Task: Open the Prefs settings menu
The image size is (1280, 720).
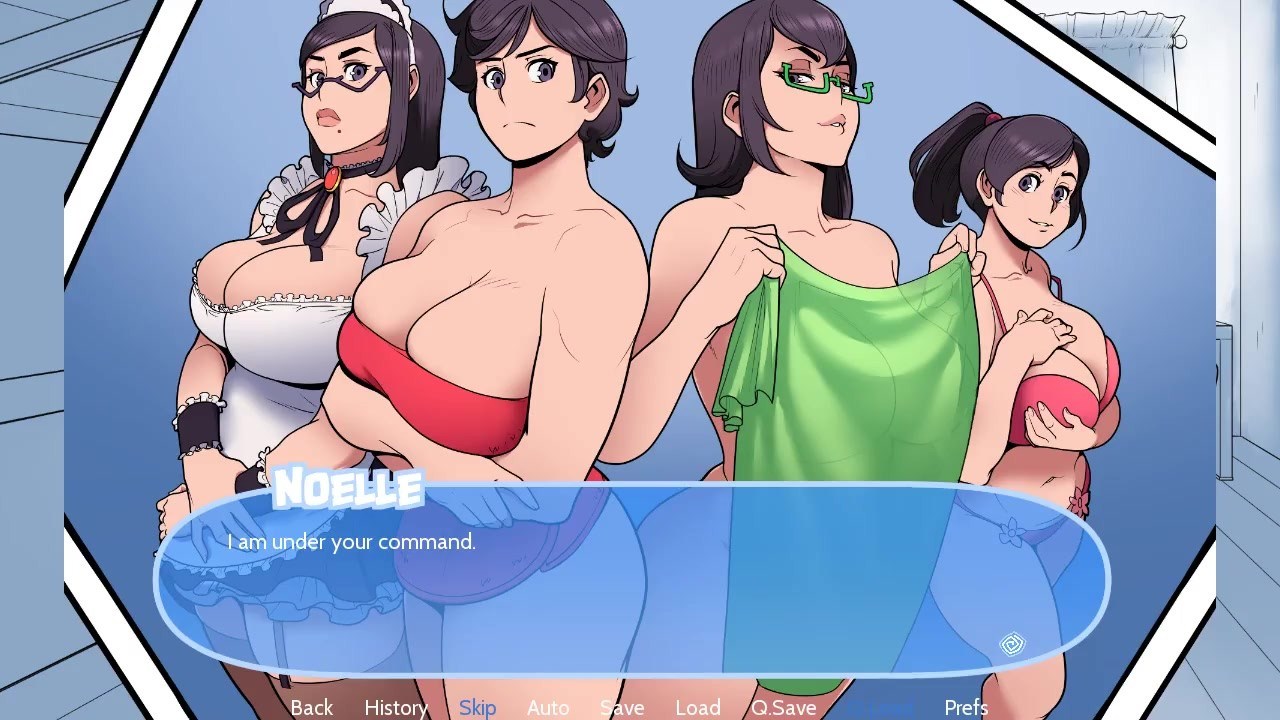Action: (966, 707)
